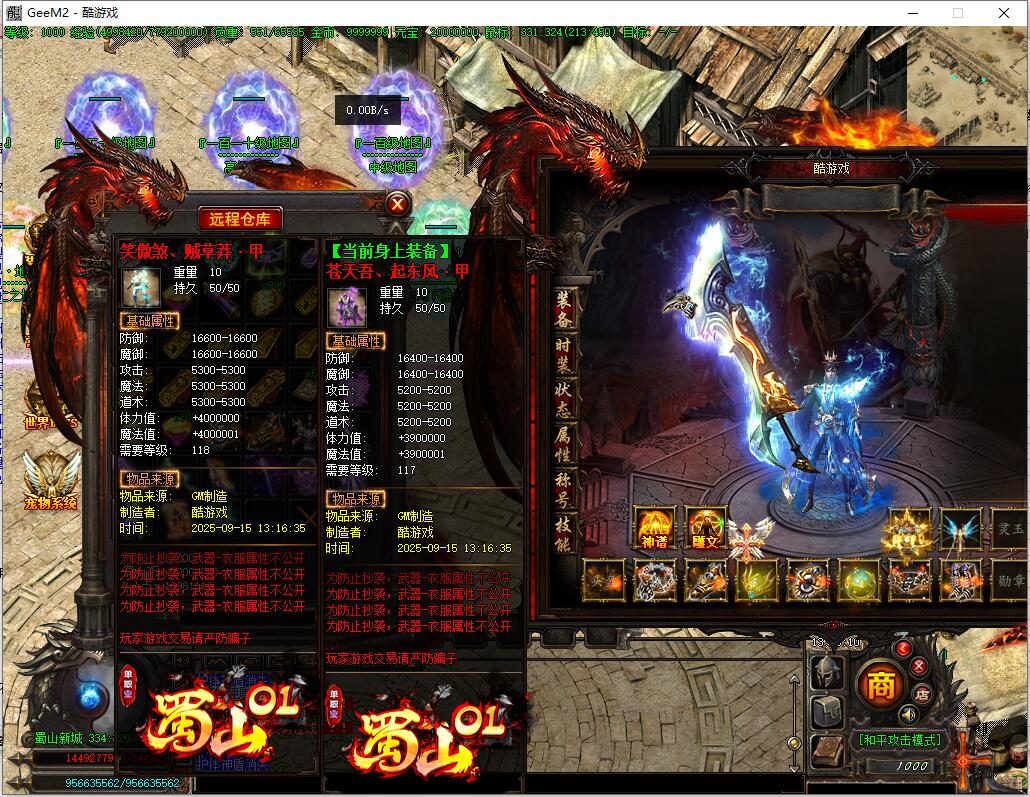The image size is (1030, 797).
Task: Select the 勋章 medal slot
Action: (1010, 580)
